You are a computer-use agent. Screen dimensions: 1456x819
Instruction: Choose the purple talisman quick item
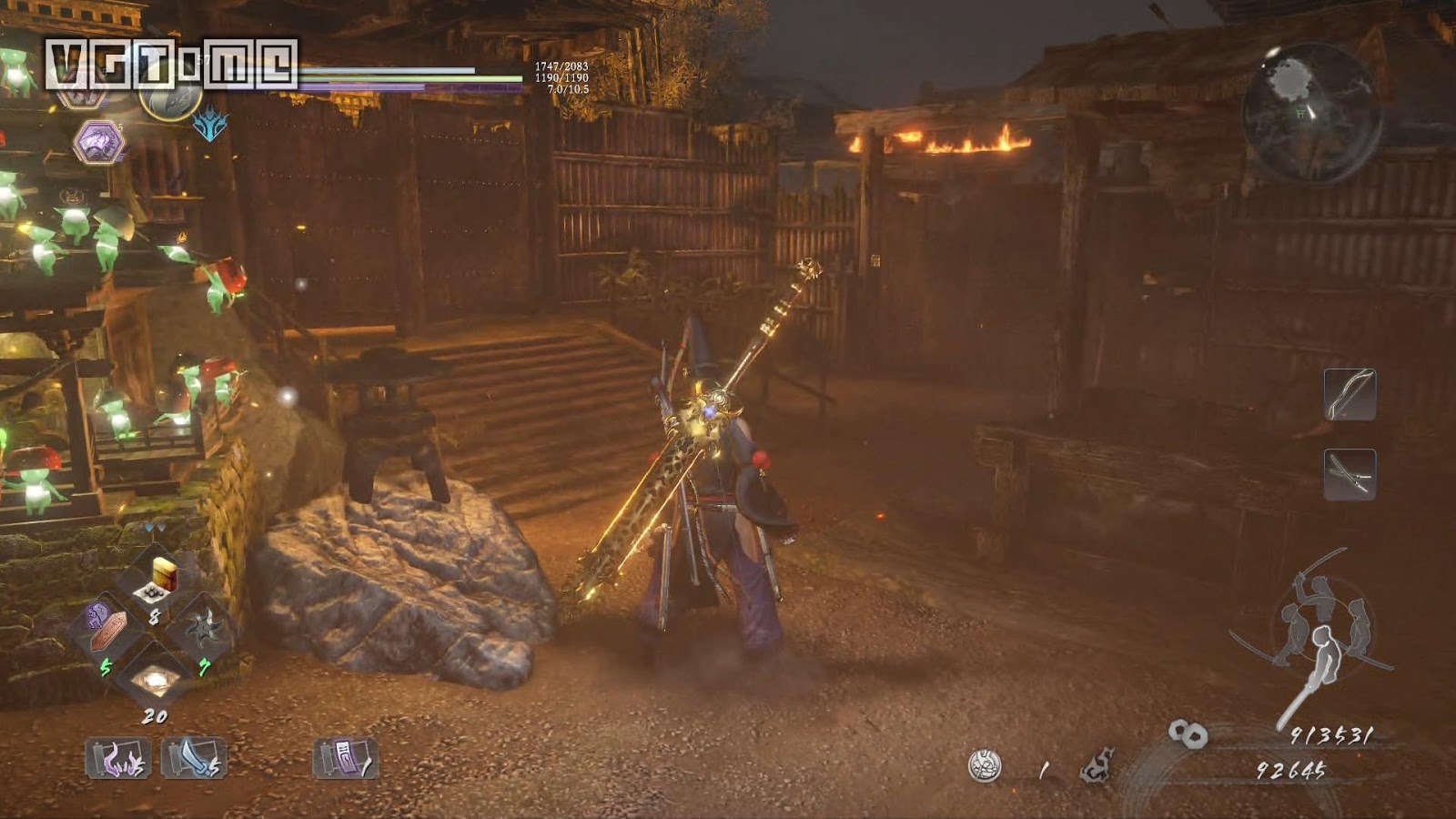(x=107, y=628)
